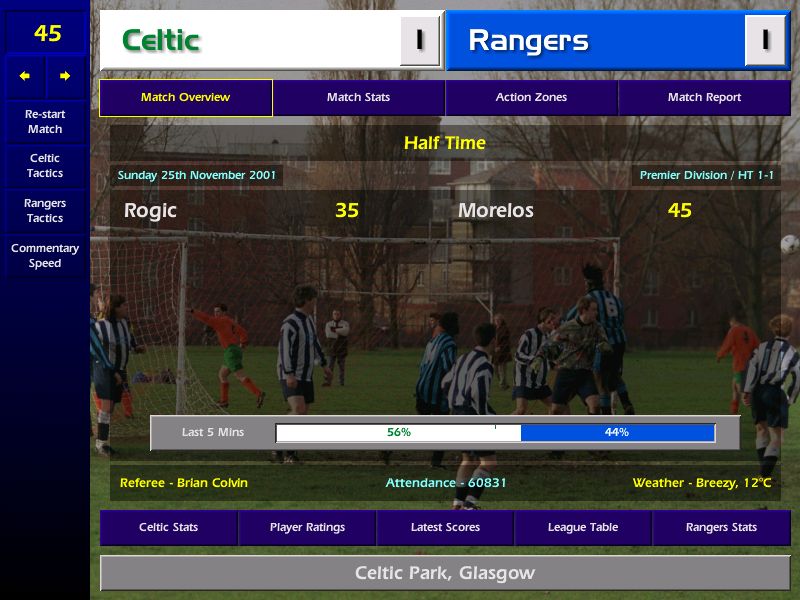Click the left arrow button

25,76
